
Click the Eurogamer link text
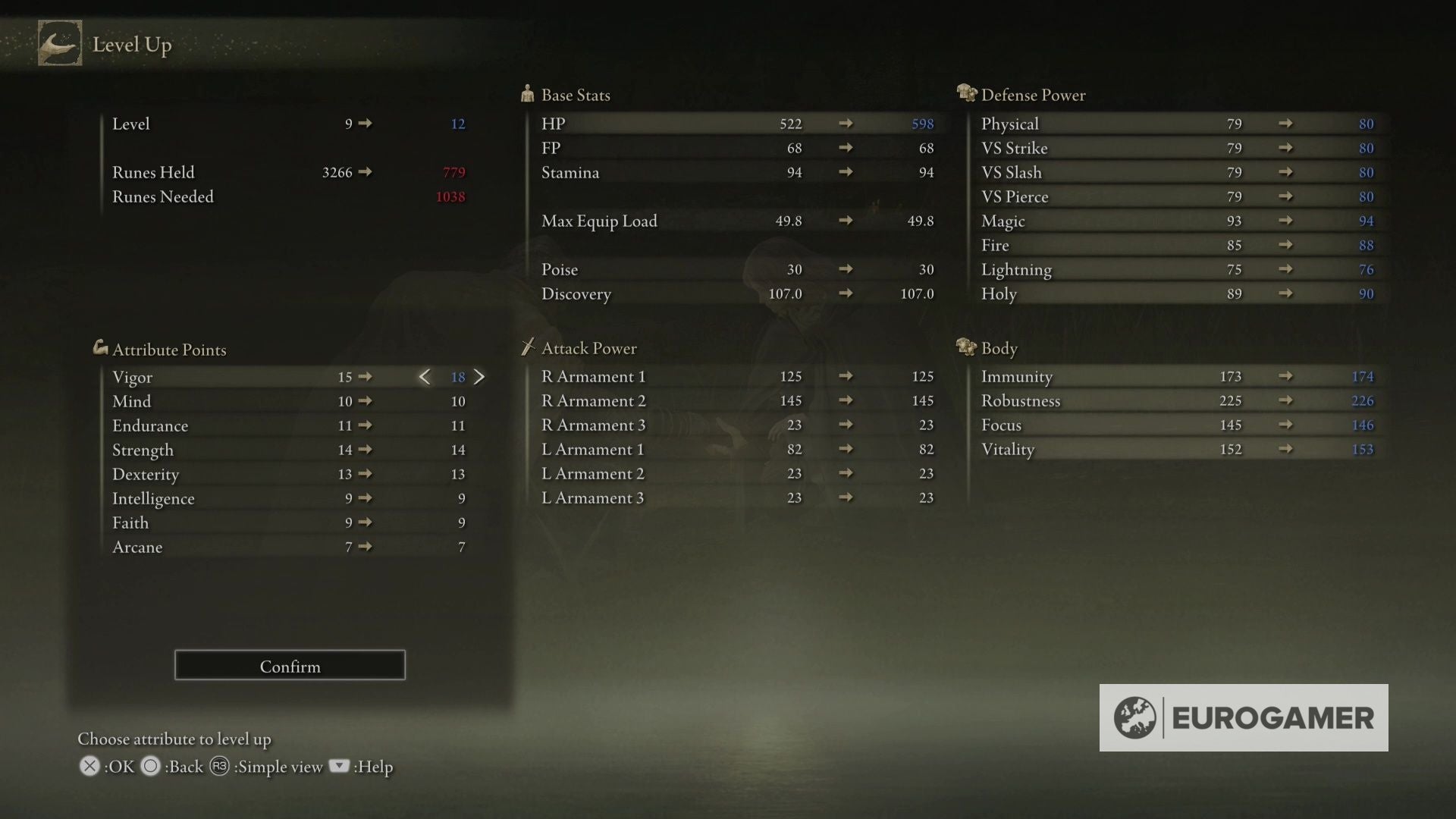pyautogui.click(x=1274, y=717)
